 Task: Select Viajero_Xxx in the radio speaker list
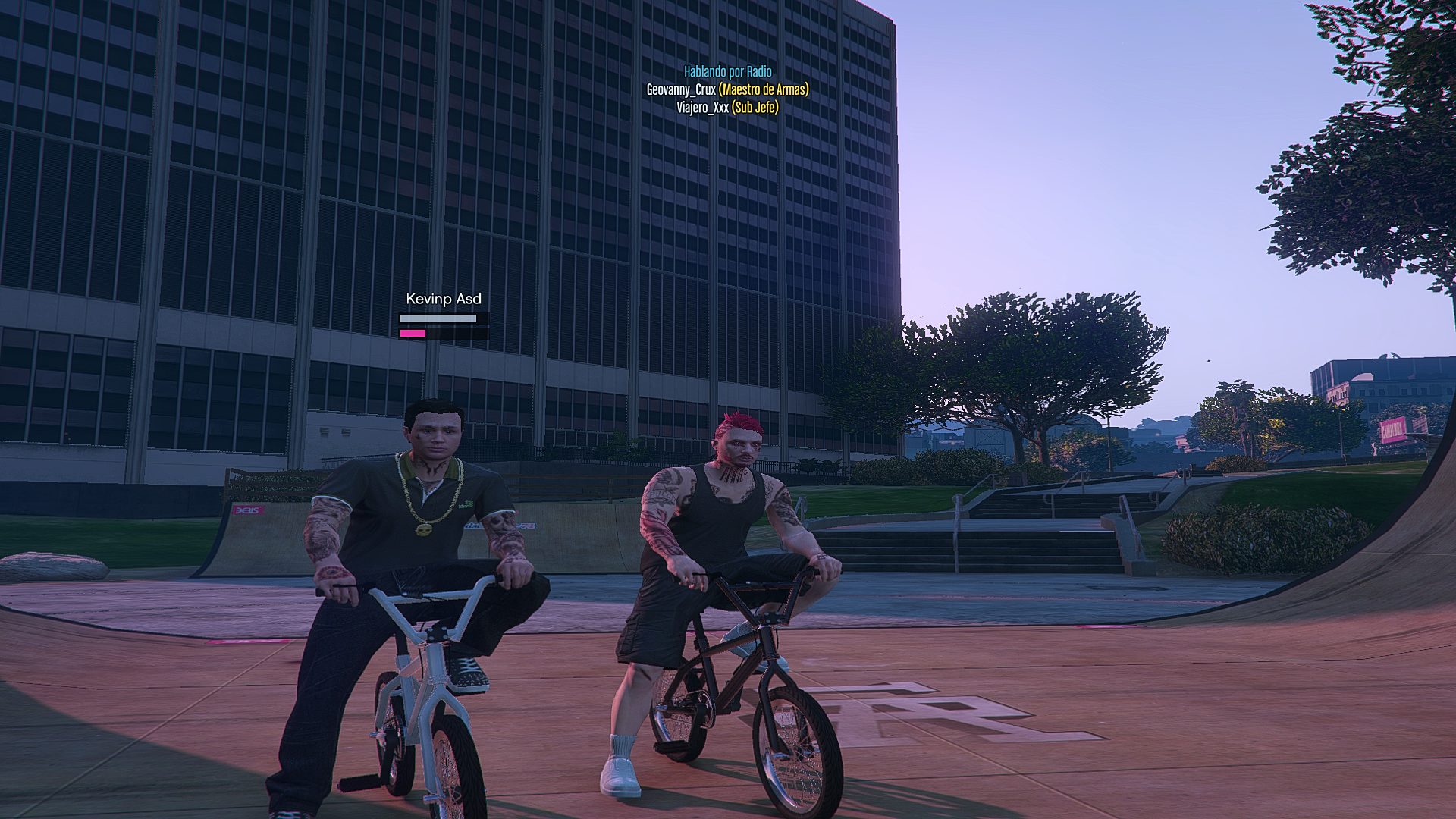(x=702, y=108)
